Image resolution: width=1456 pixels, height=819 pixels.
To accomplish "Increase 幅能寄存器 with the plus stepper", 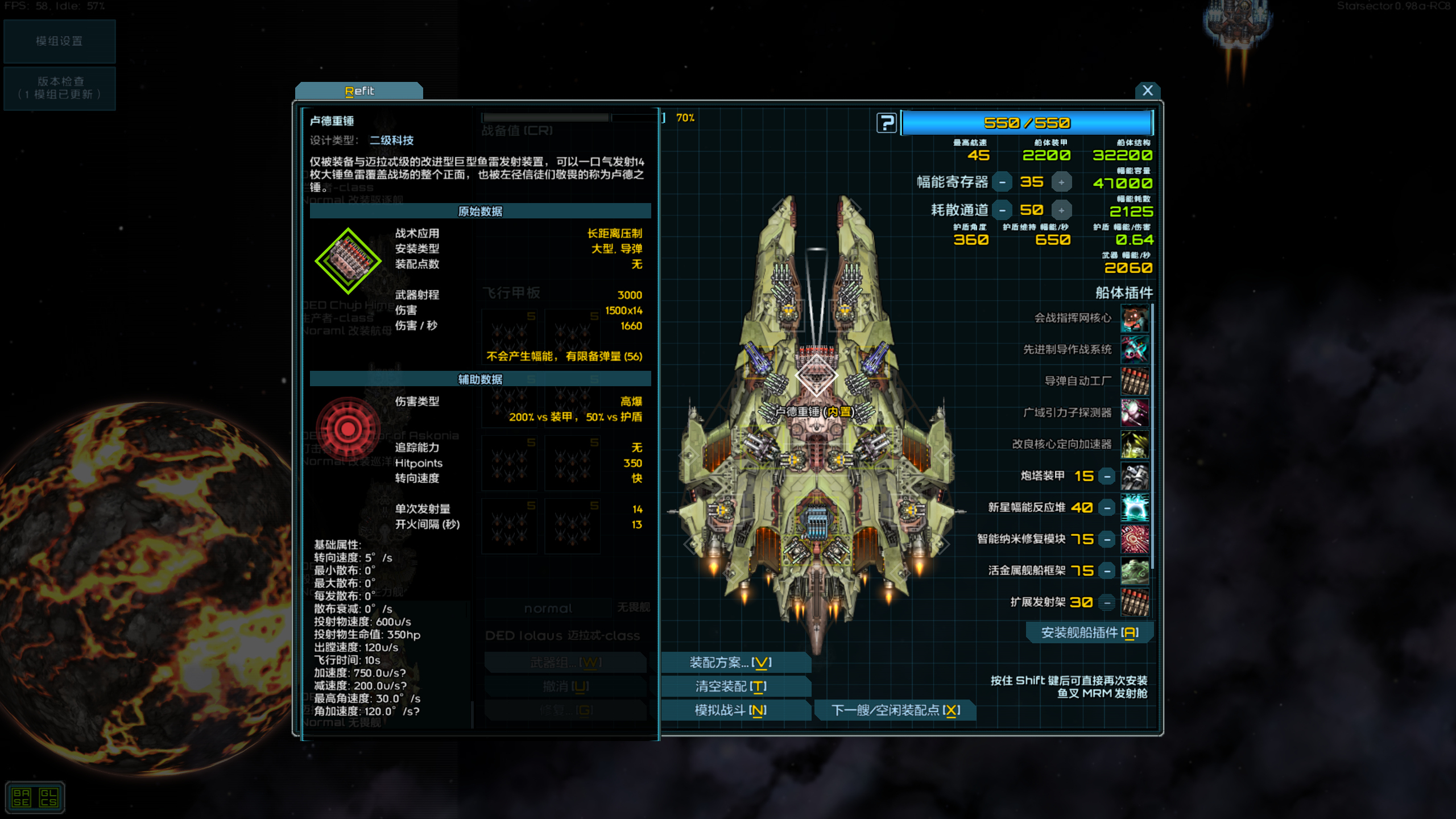I will click(x=1062, y=181).
